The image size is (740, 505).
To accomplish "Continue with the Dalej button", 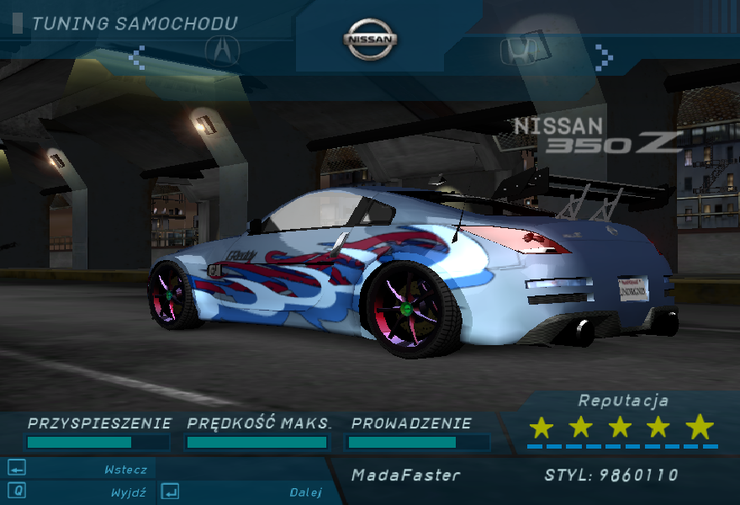I will pos(305,492).
